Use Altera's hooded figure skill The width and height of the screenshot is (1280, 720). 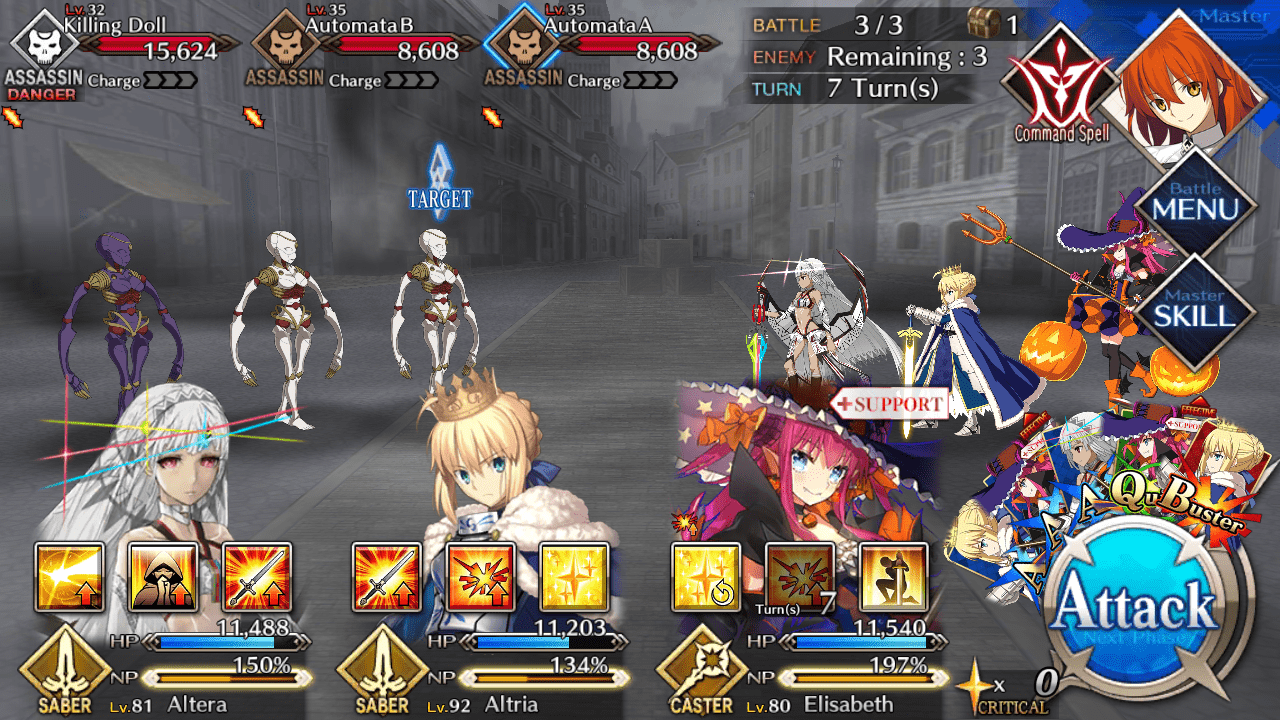[163, 577]
